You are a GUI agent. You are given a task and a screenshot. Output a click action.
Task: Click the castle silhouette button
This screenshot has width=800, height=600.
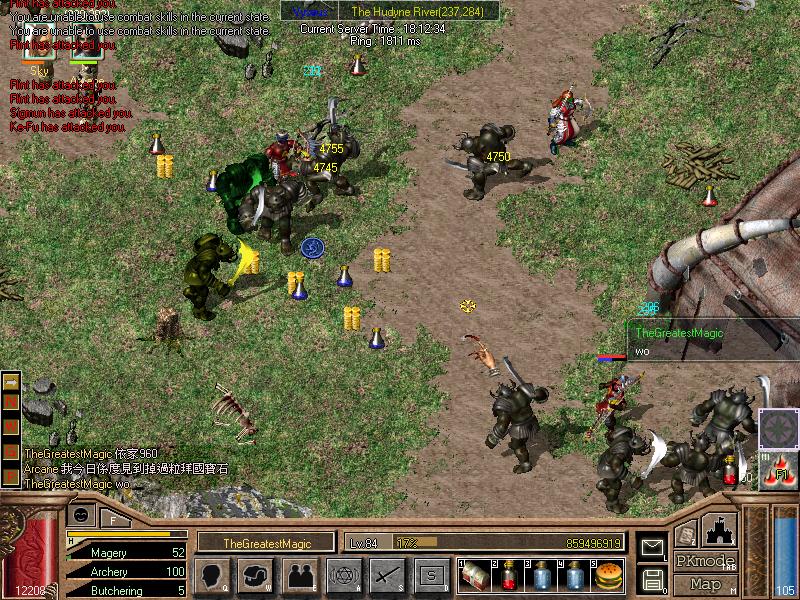coord(720,530)
